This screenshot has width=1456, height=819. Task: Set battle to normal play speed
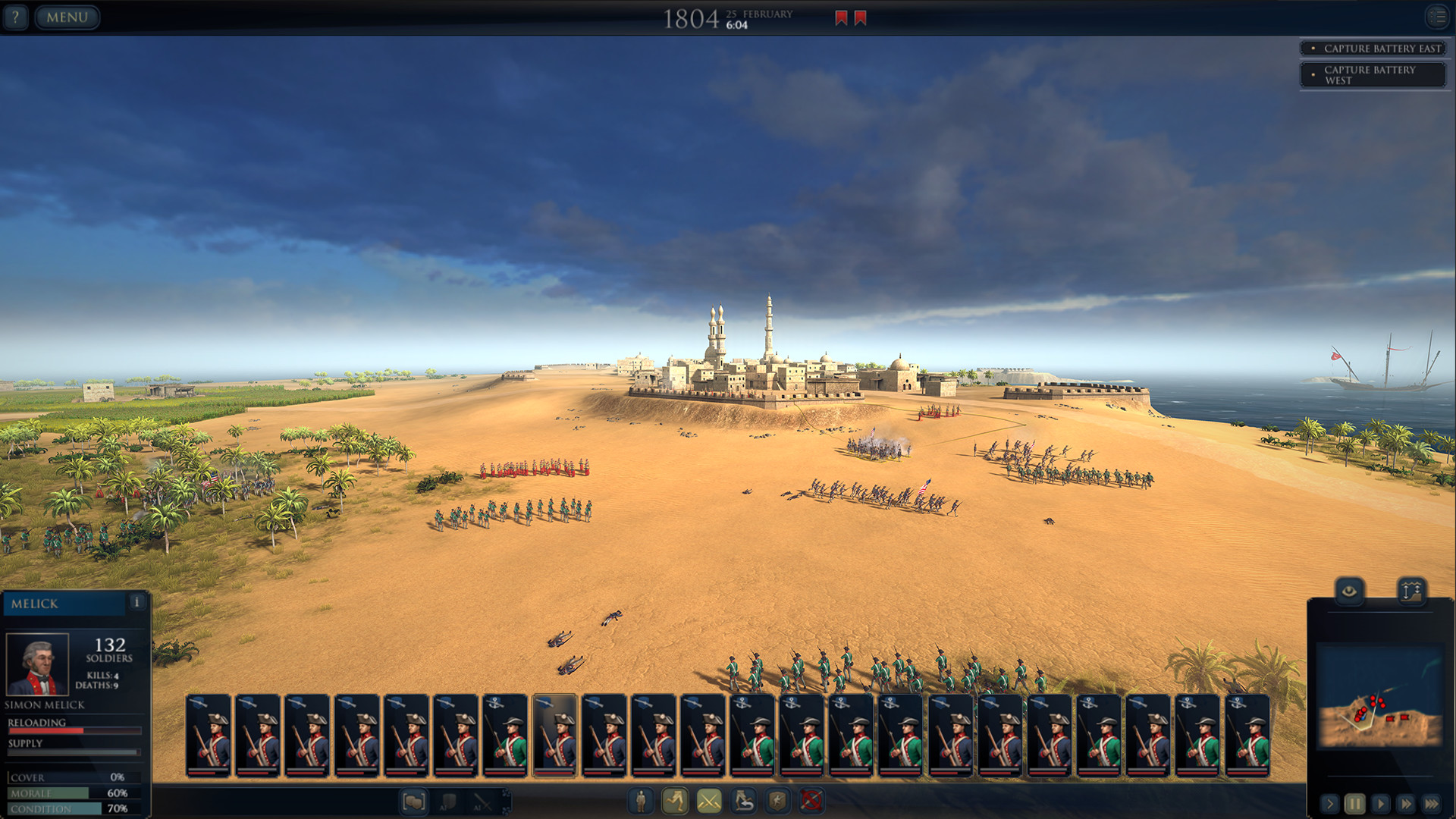(1380, 803)
